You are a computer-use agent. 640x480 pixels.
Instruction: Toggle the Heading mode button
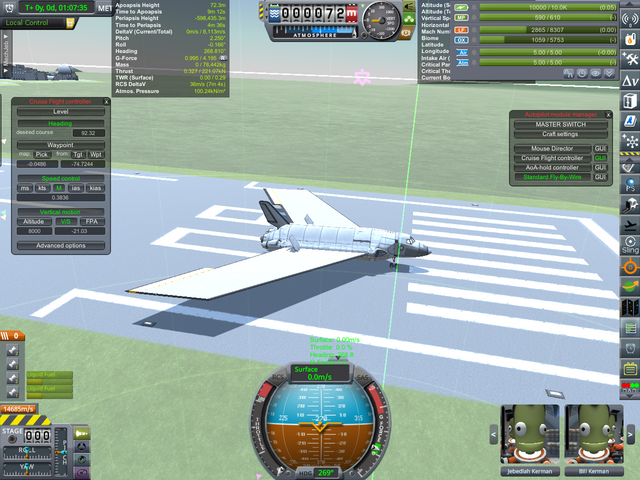(60, 122)
